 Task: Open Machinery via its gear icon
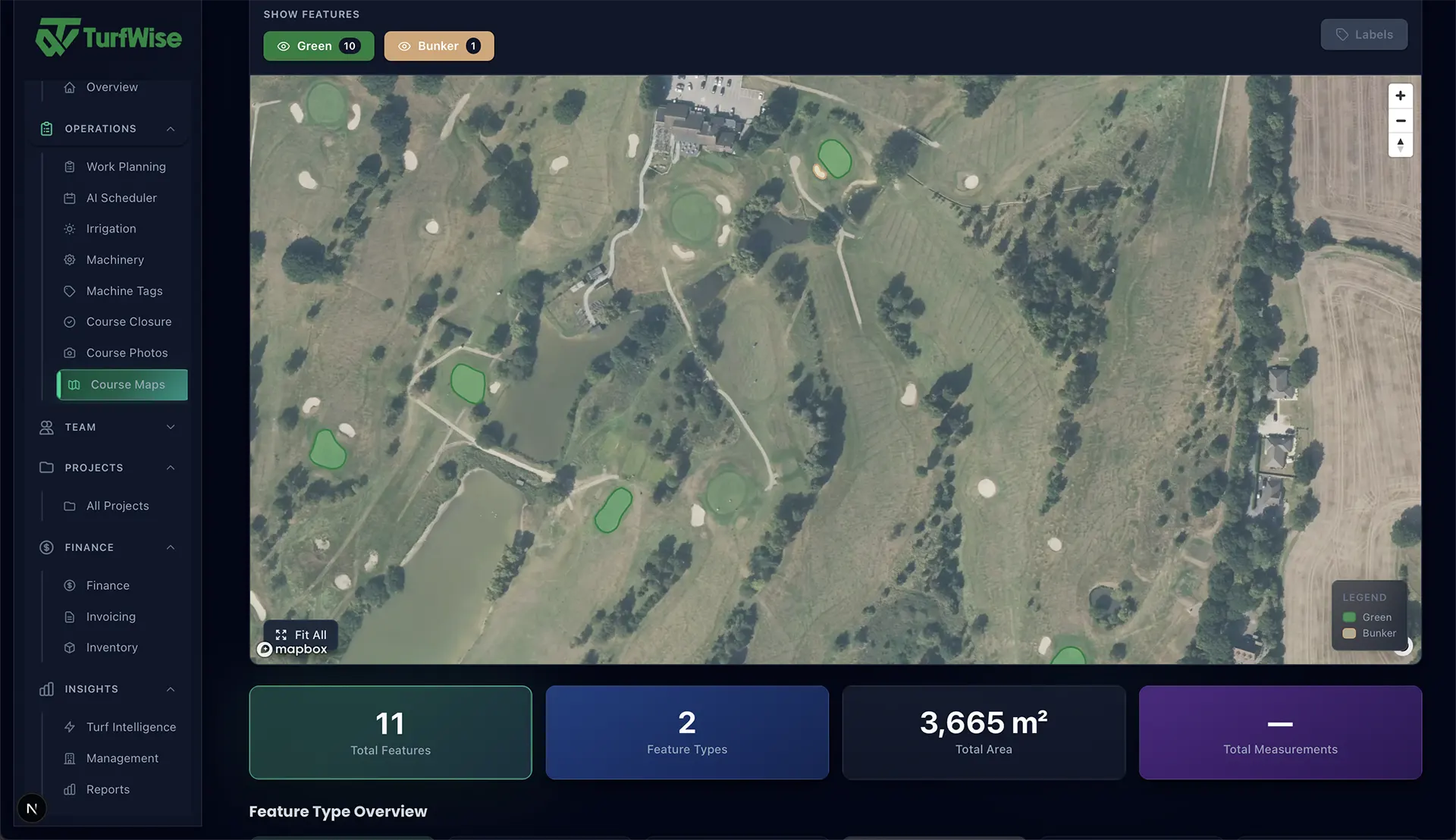click(x=69, y=259)
